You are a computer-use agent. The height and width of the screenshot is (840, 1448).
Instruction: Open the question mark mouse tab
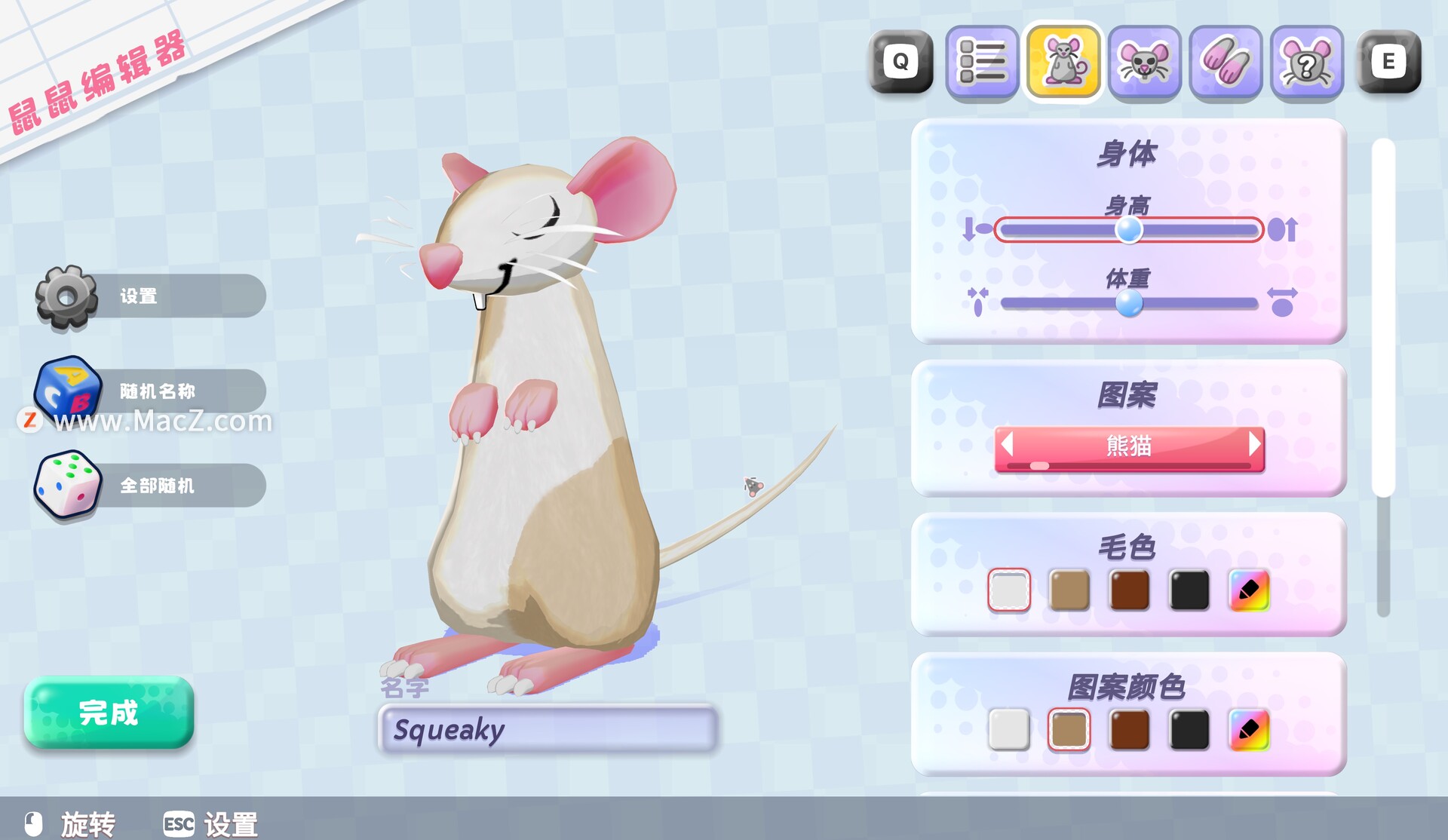1307,62
